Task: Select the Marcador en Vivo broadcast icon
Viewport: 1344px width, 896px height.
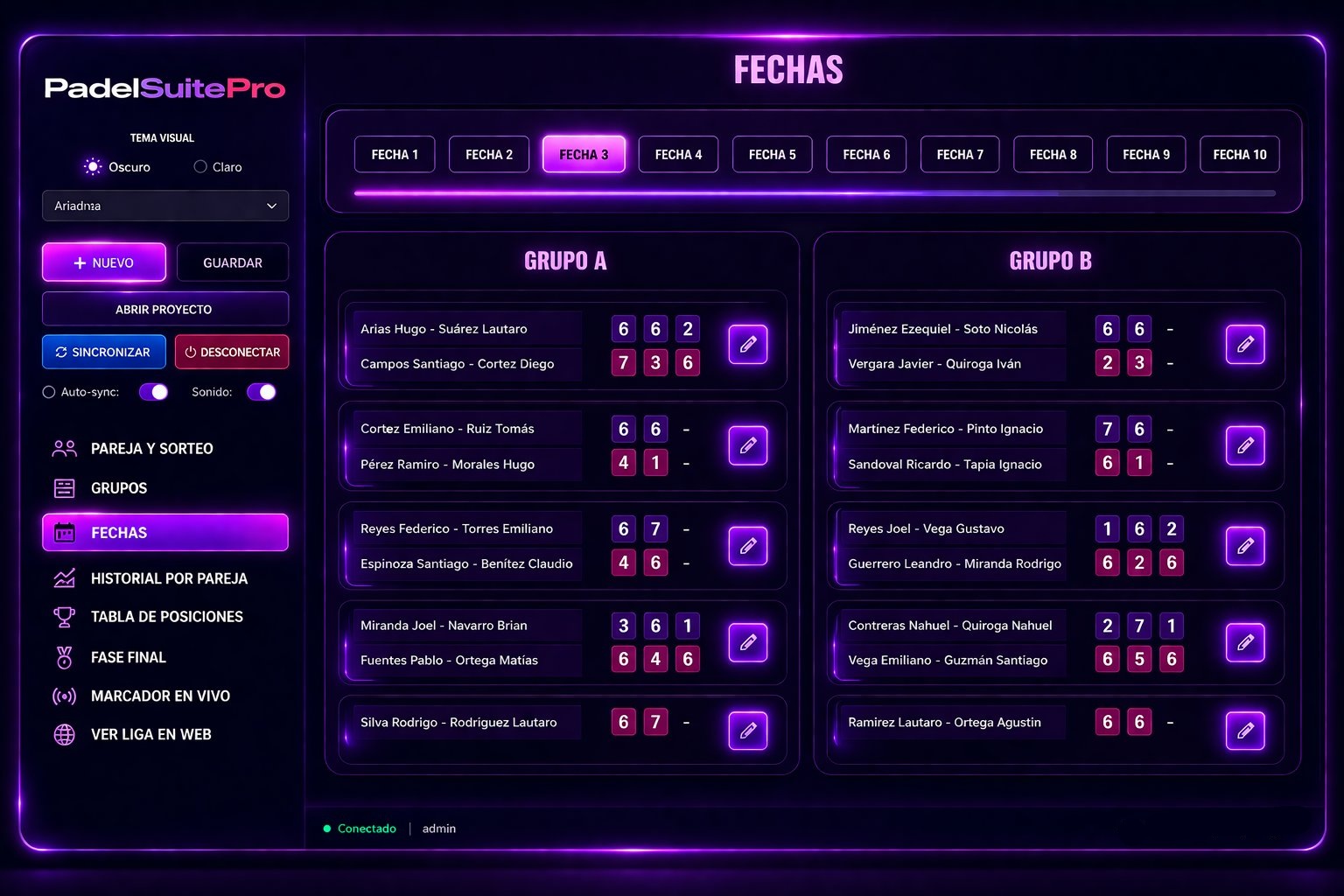Action: pos(62,696)
